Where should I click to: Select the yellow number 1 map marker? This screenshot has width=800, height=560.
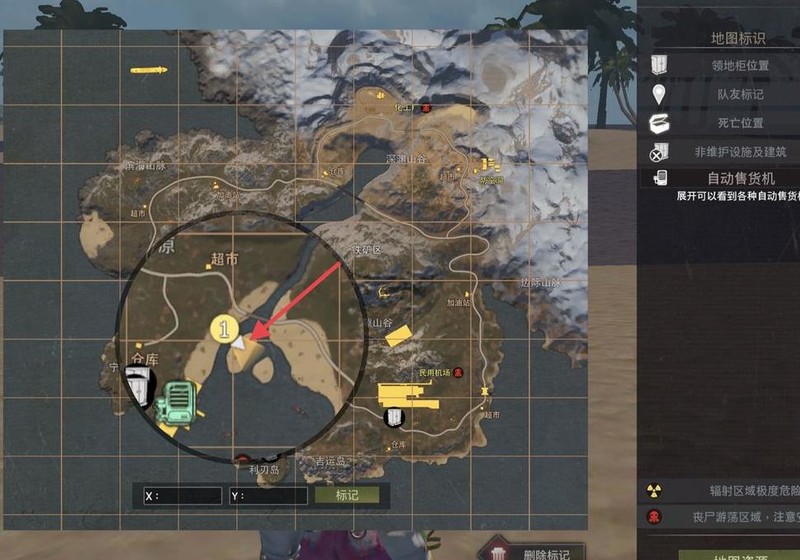pyautogui.click(x=224, y=327)
